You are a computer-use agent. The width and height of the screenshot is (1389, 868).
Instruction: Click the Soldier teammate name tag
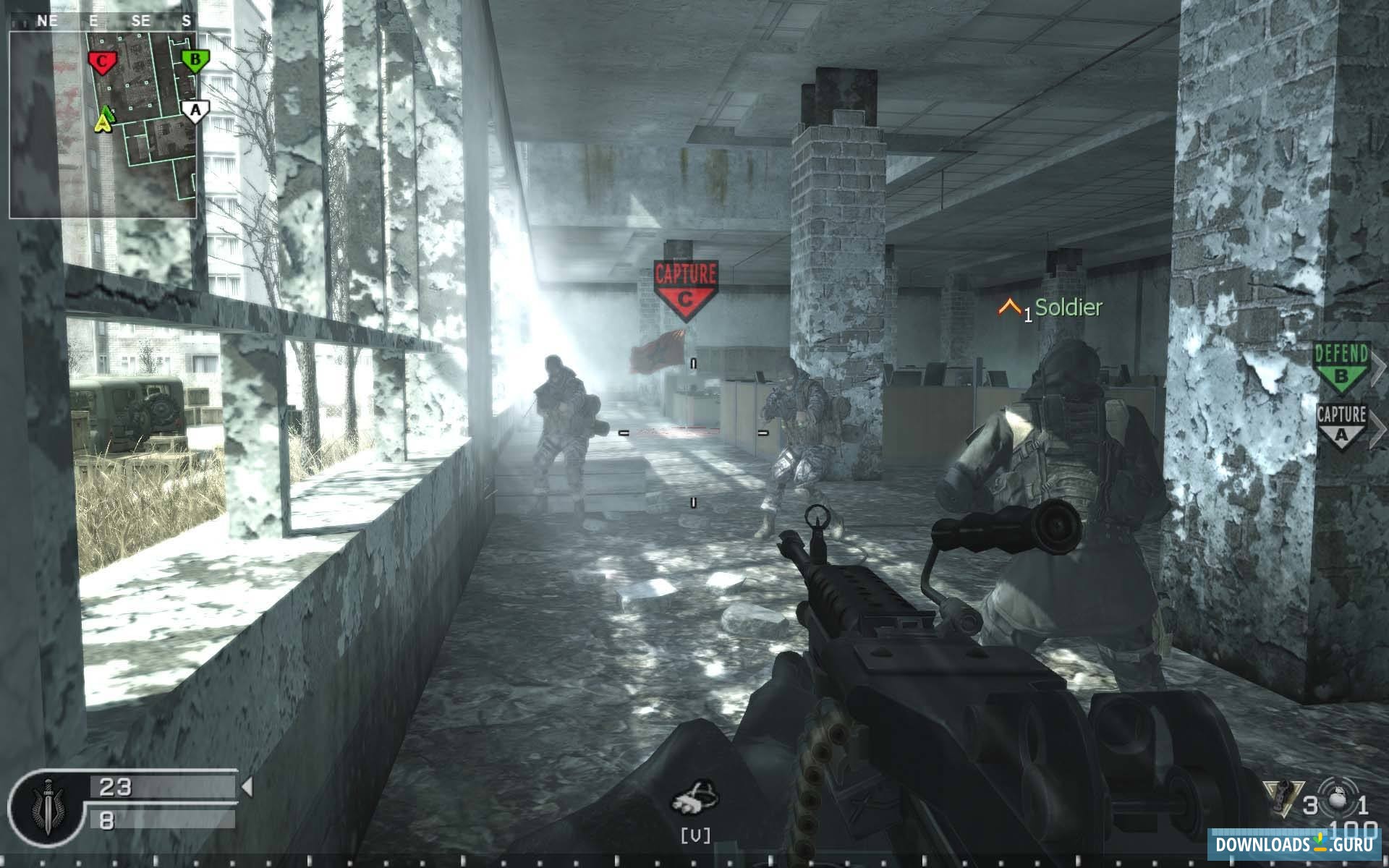1068,307
